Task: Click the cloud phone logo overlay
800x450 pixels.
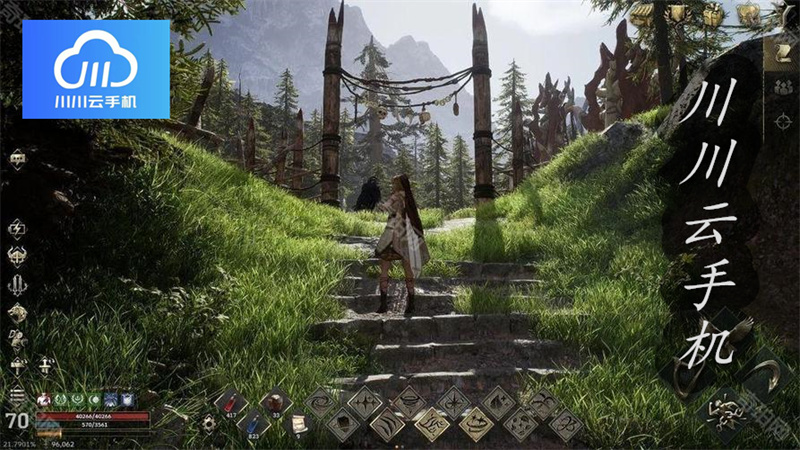Action: pyautogui.click(x=96, y=69)
